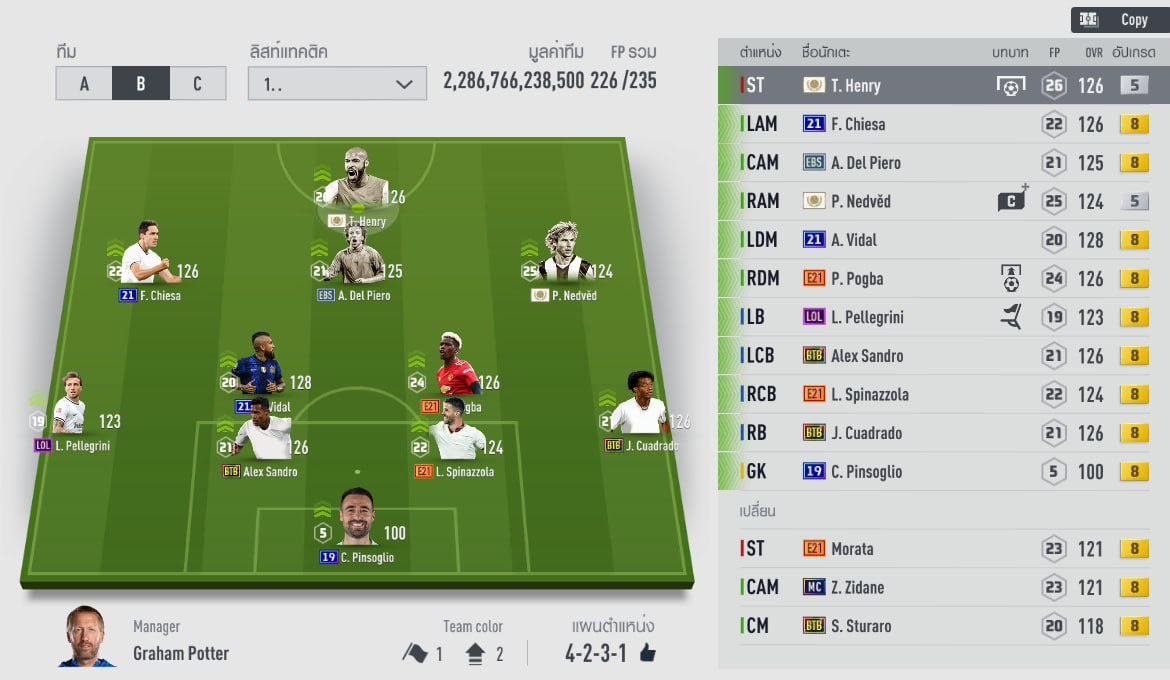Open the tactics list dropdown
The width and height of the screenshot is (1170, 680).
point(337,84)
